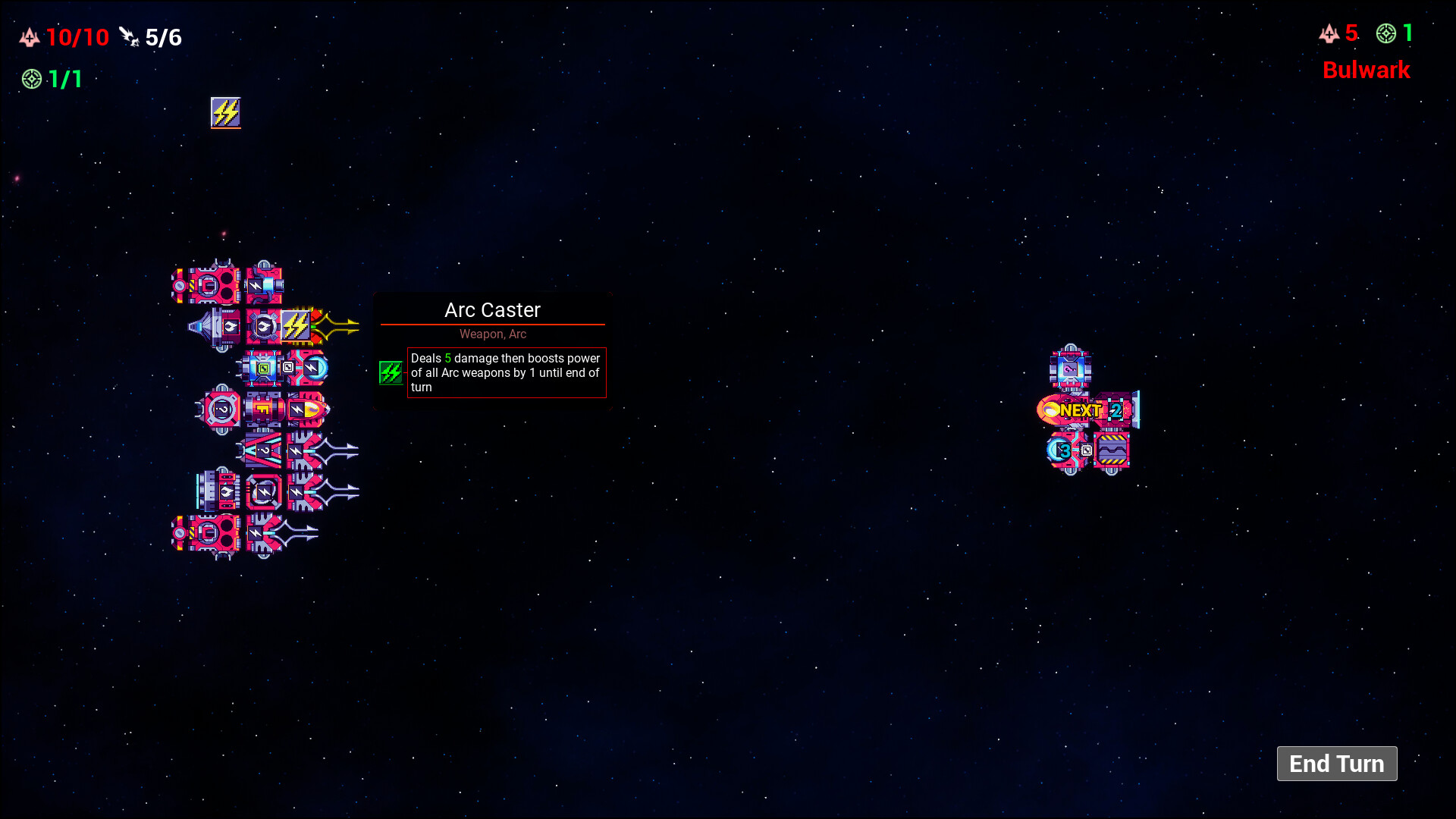Click the enemy hazard-striped armor module
This screenshot has width=1456, height=819.
pyautogui.click(x=1112, y=450)
